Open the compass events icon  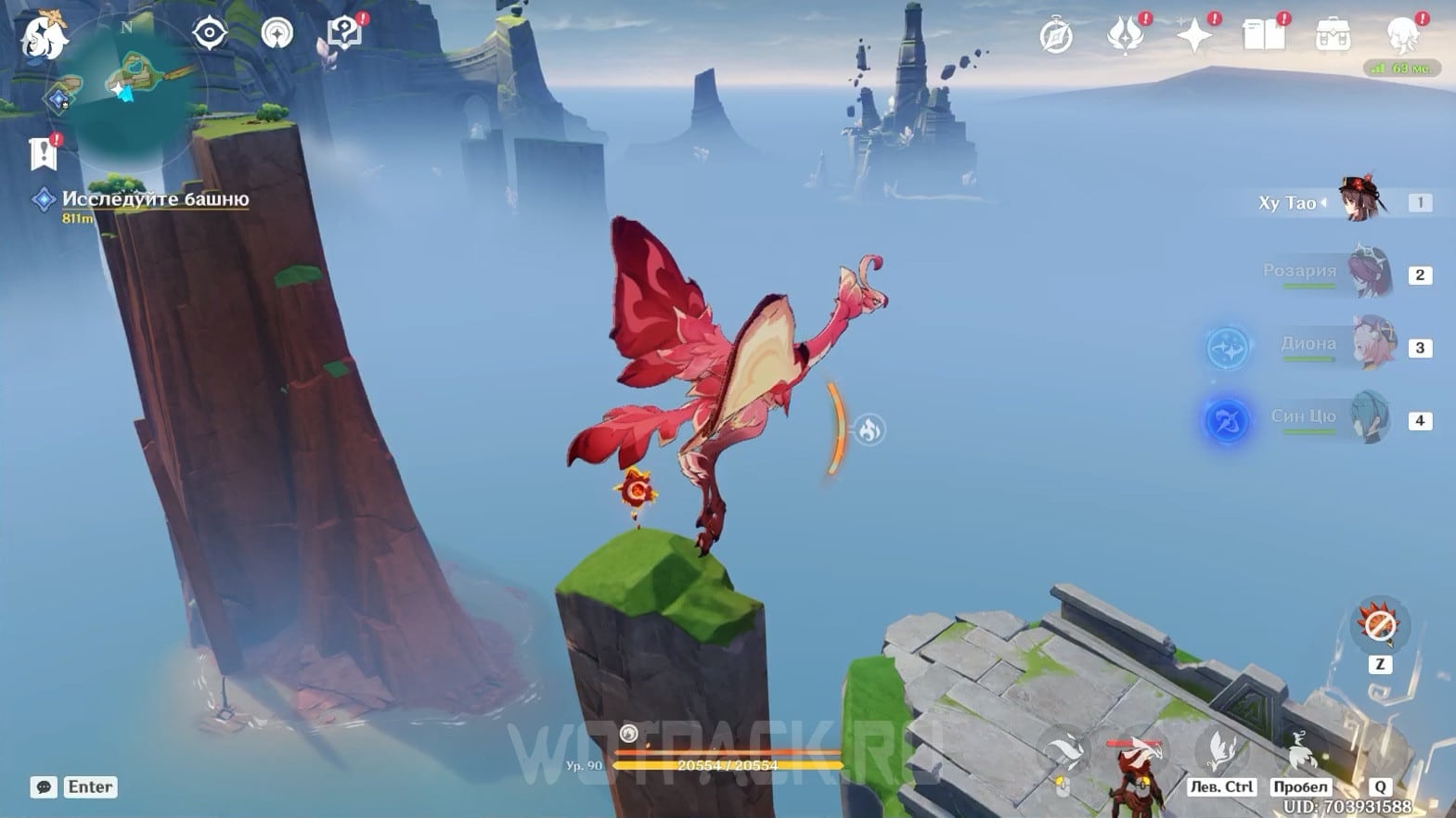[x=1056, y=37]
